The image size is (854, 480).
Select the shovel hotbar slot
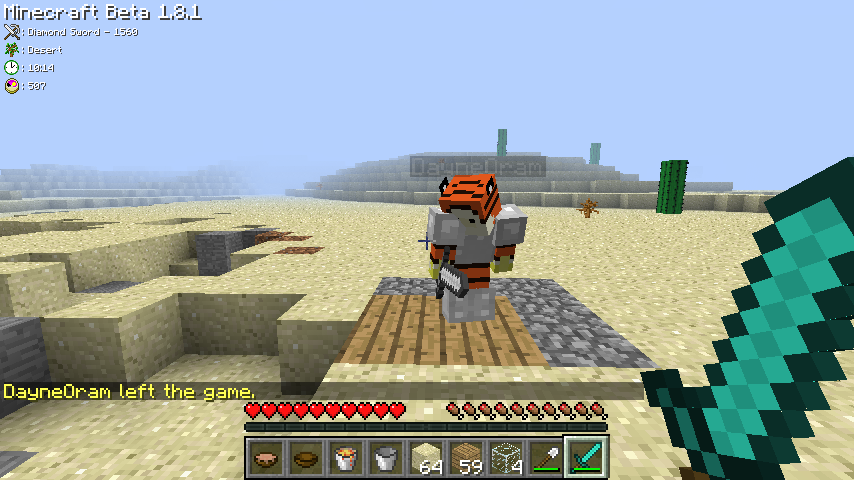[546, 458]
